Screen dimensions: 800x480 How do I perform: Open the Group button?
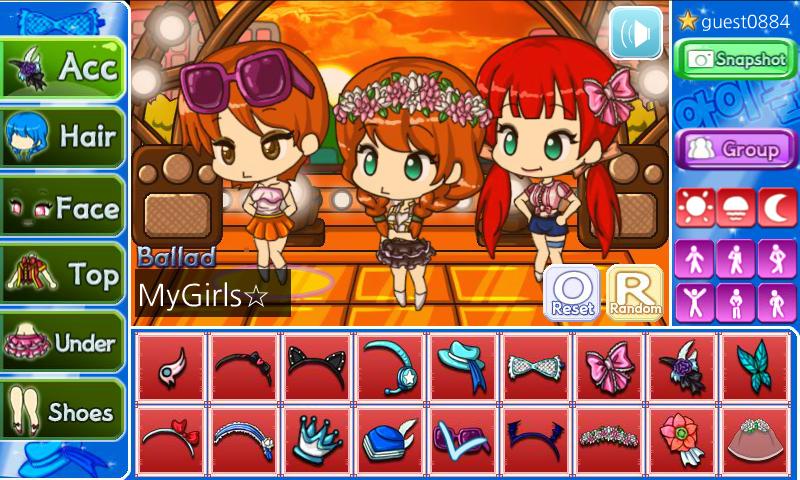click(735, 149)
